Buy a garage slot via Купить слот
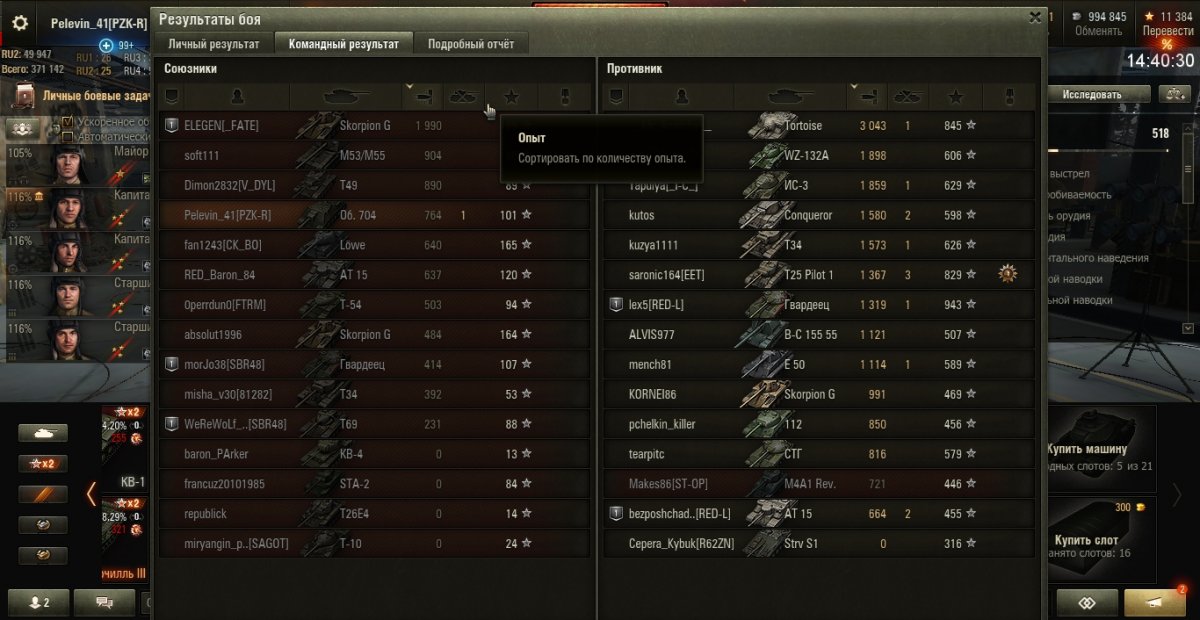Viewport: 1200px width, 620px height. (1100, 540)
